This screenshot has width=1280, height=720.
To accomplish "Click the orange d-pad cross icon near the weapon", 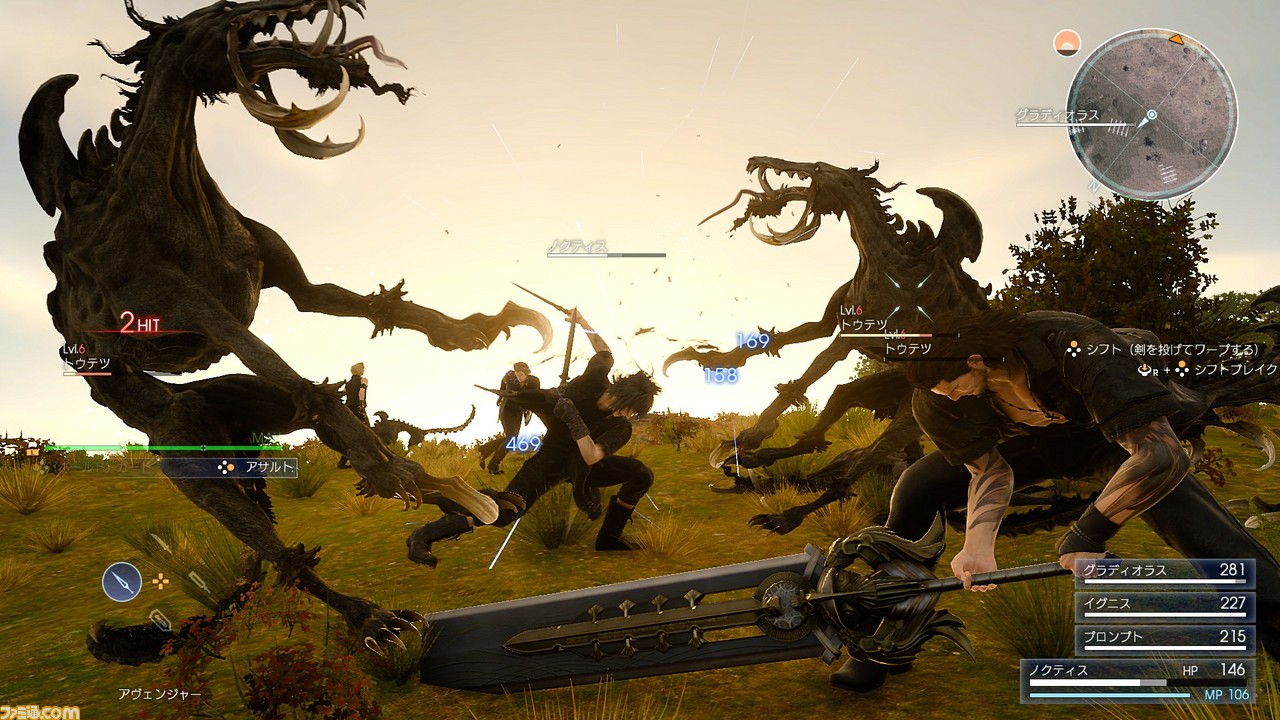I will [x=160, y=581].
